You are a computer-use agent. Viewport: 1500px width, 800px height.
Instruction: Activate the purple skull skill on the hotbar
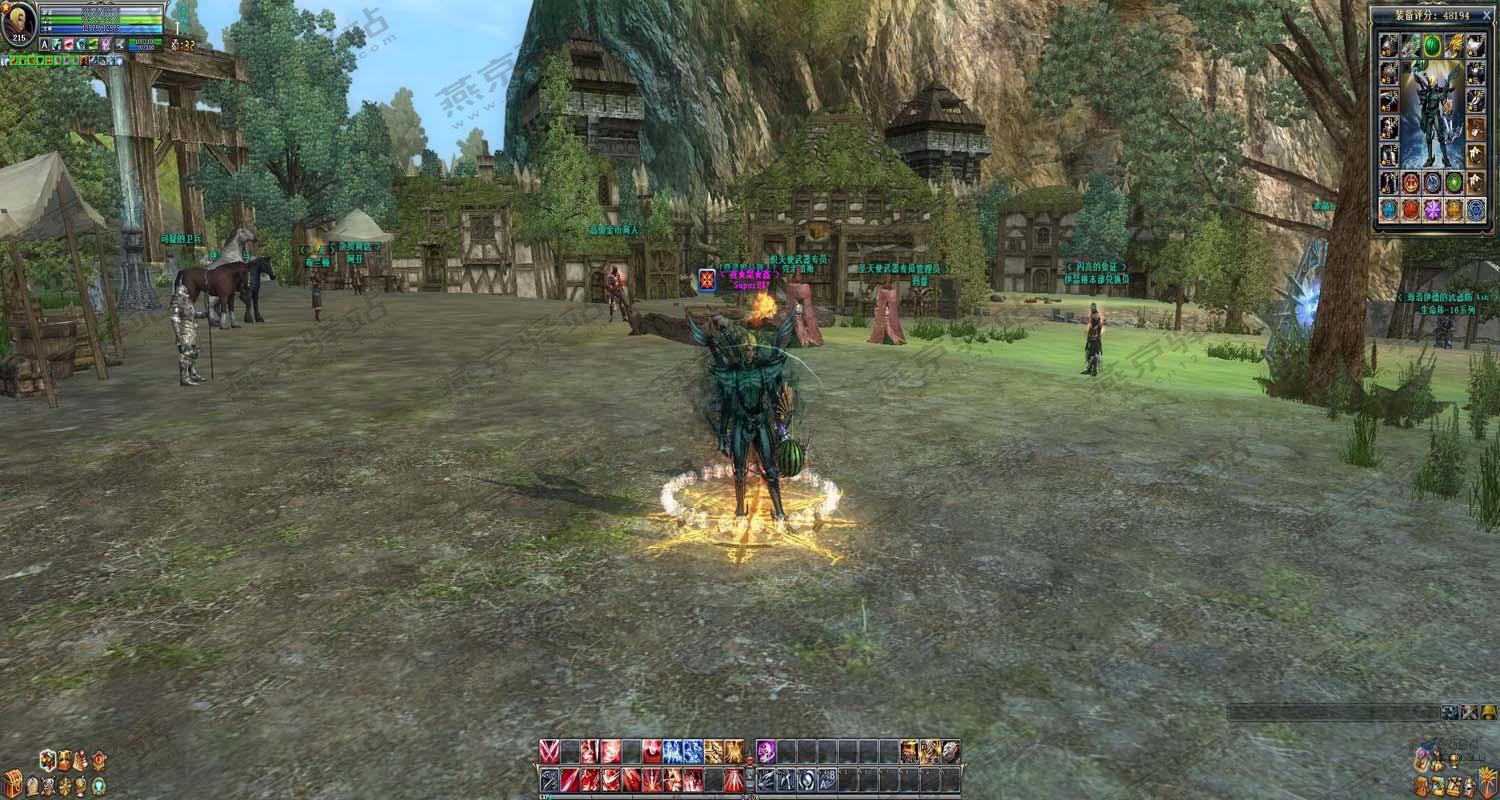pos(765,751)
